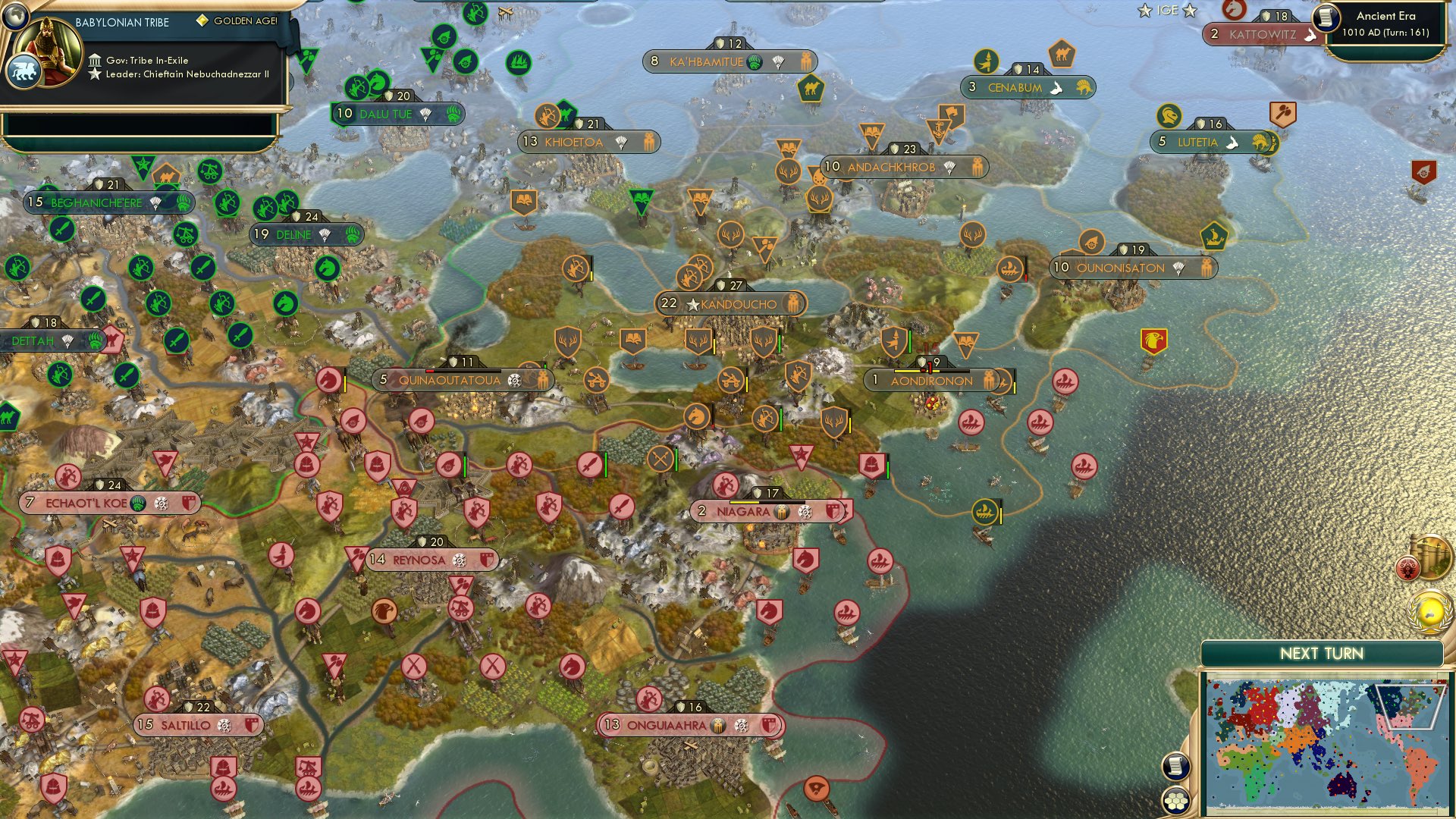Click Niagara's production progress bar

point(767,502)
